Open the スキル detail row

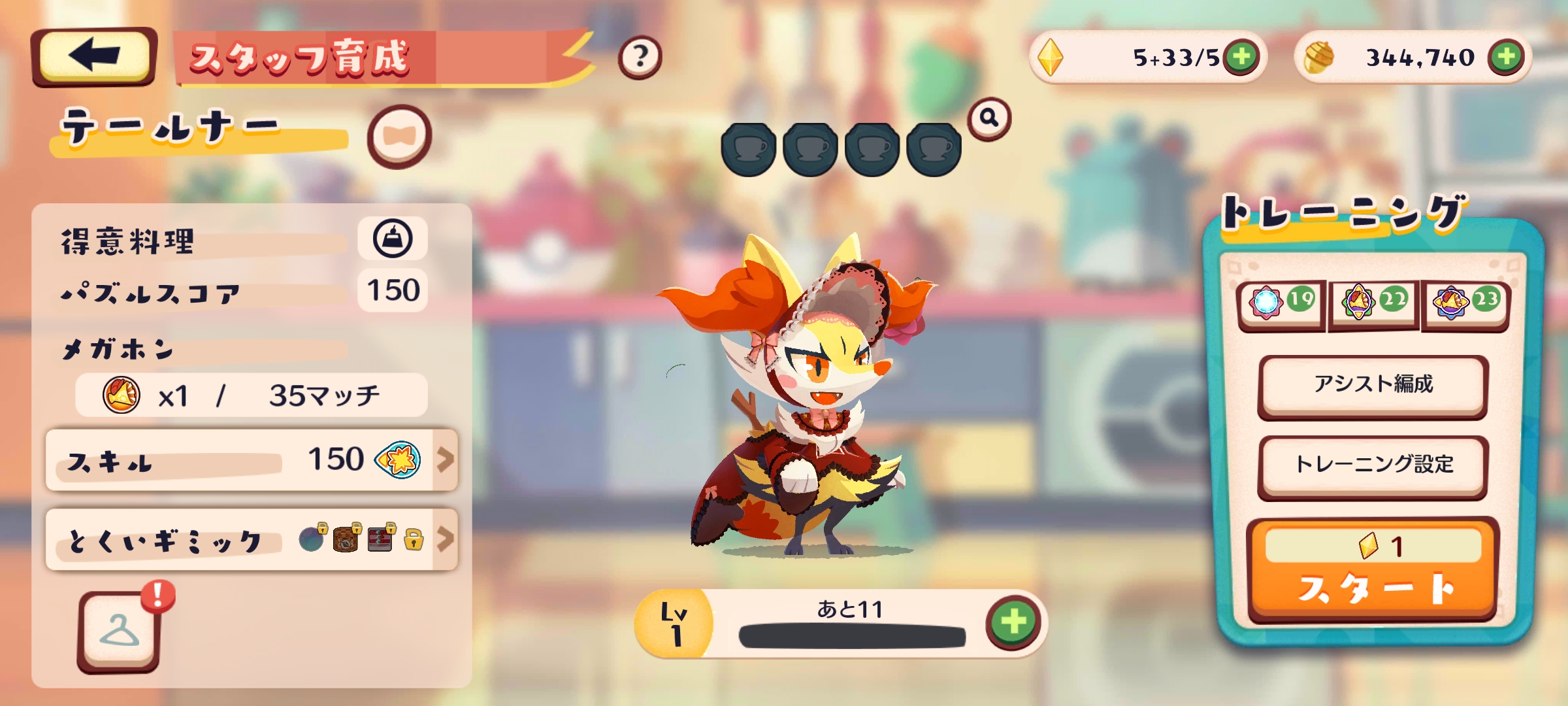(252, 460)
